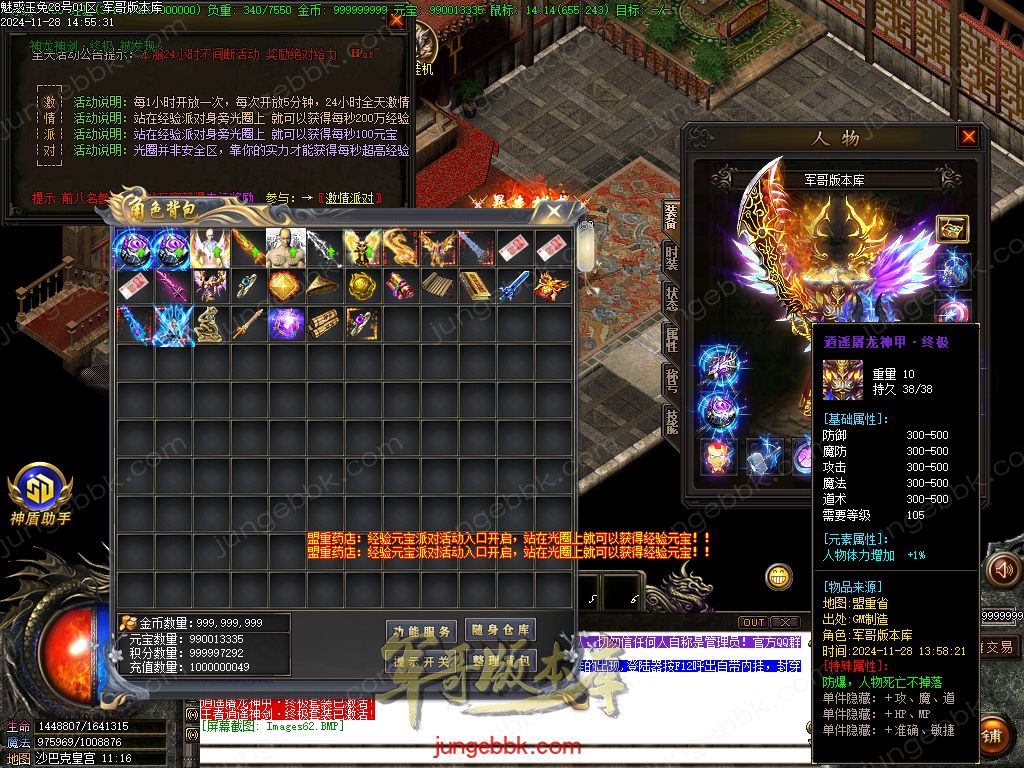Close the 角色背包 inventory window
This screenshot has height=768, width=1024.
coord(552,211)
